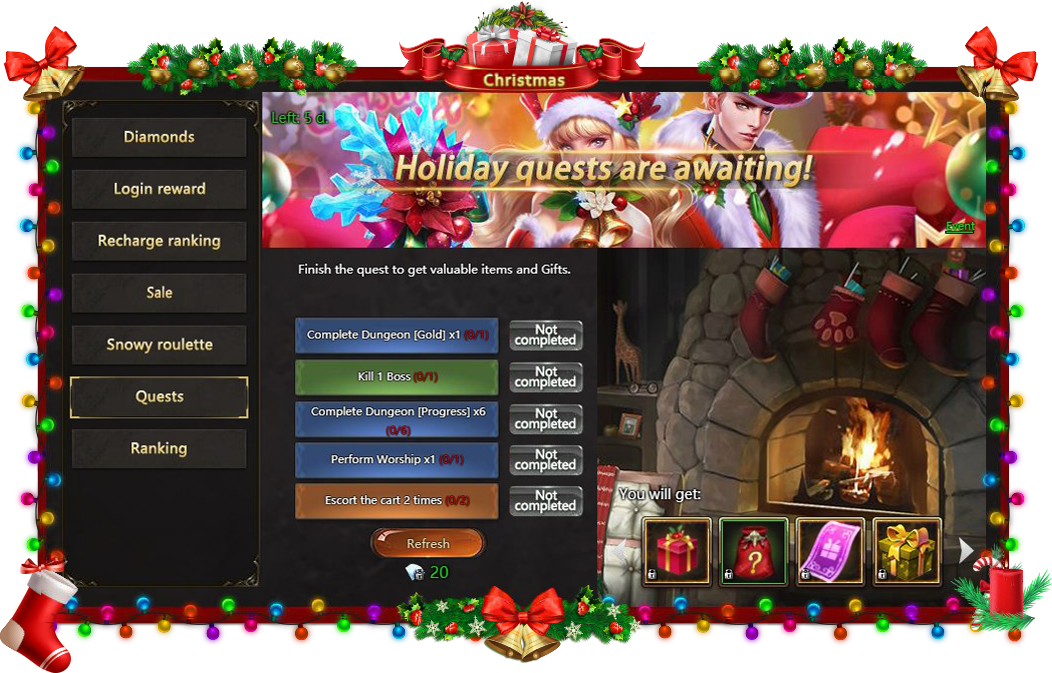The image size is (1052, 673).
Task: Choose the Kill 1 Boss quest
Action: 396,377
